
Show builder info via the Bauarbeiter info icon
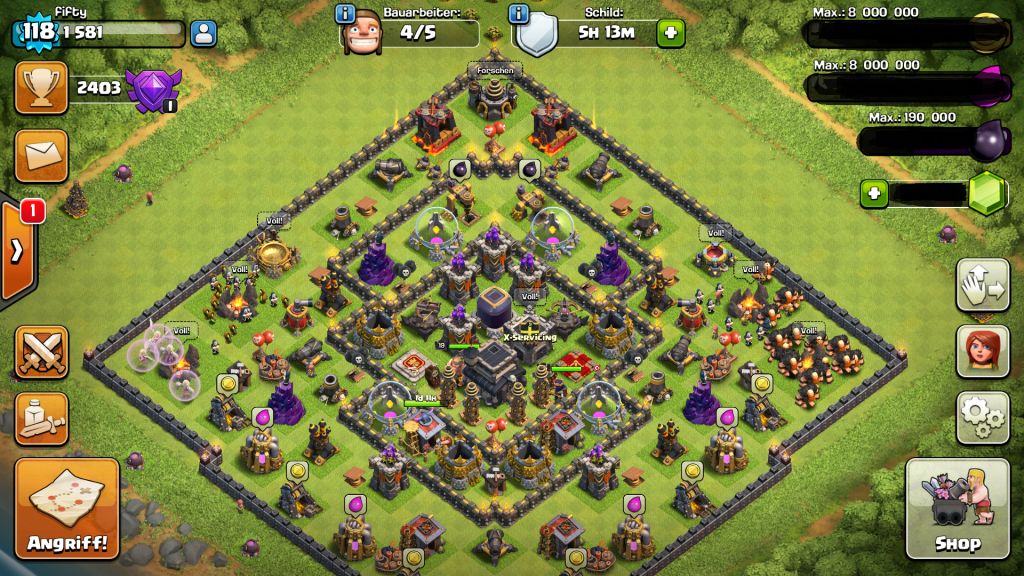pyautogui.click(x=346, y=14)
